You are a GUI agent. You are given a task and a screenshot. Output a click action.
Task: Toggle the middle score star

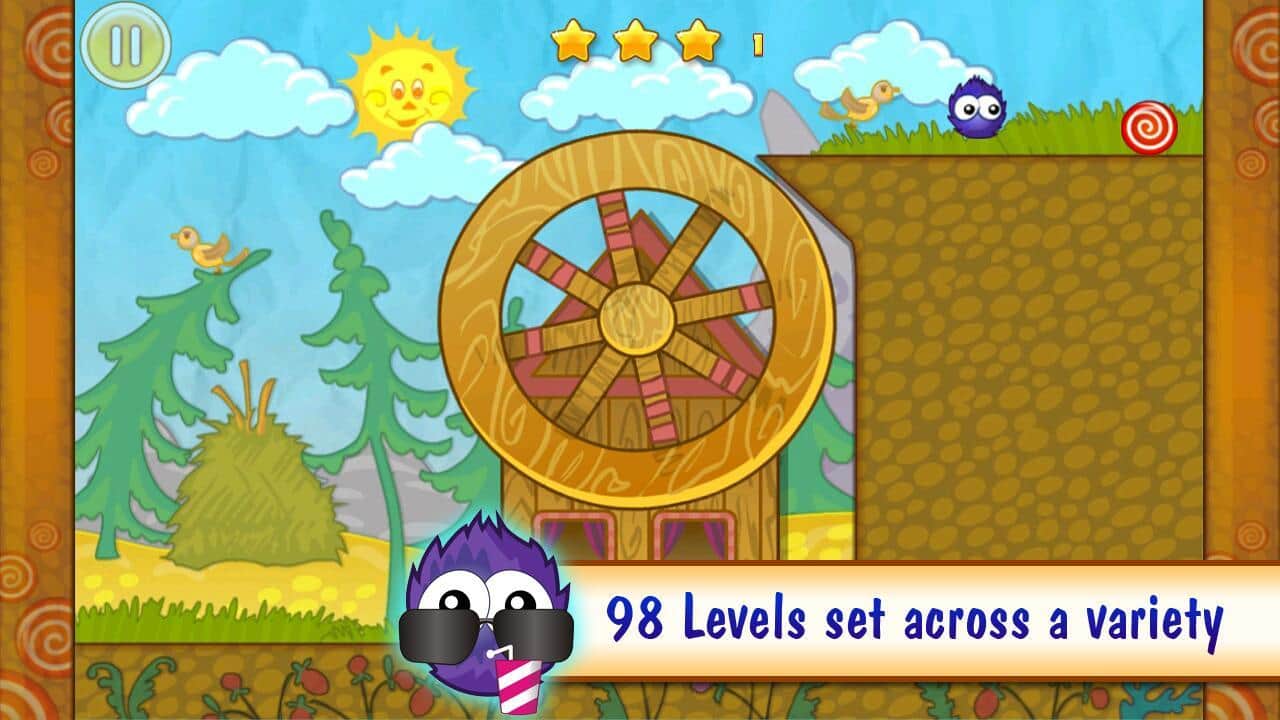(636, 41)
